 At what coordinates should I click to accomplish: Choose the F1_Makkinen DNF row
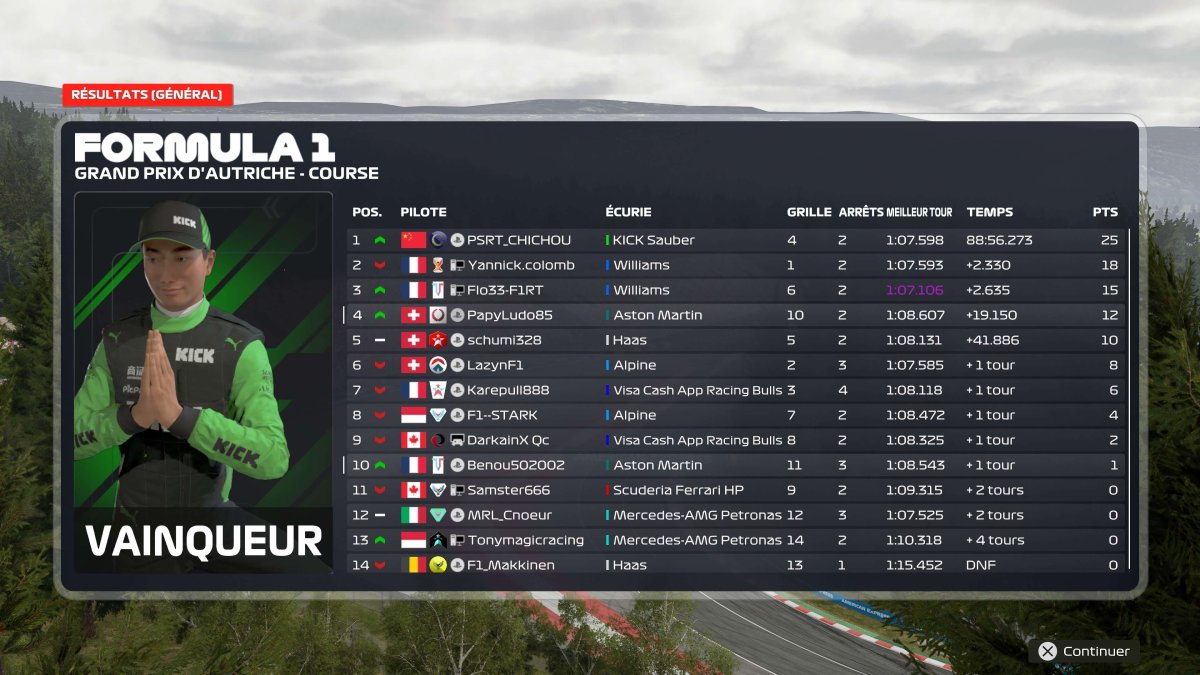pyautogui.click(x=735, y=564)
